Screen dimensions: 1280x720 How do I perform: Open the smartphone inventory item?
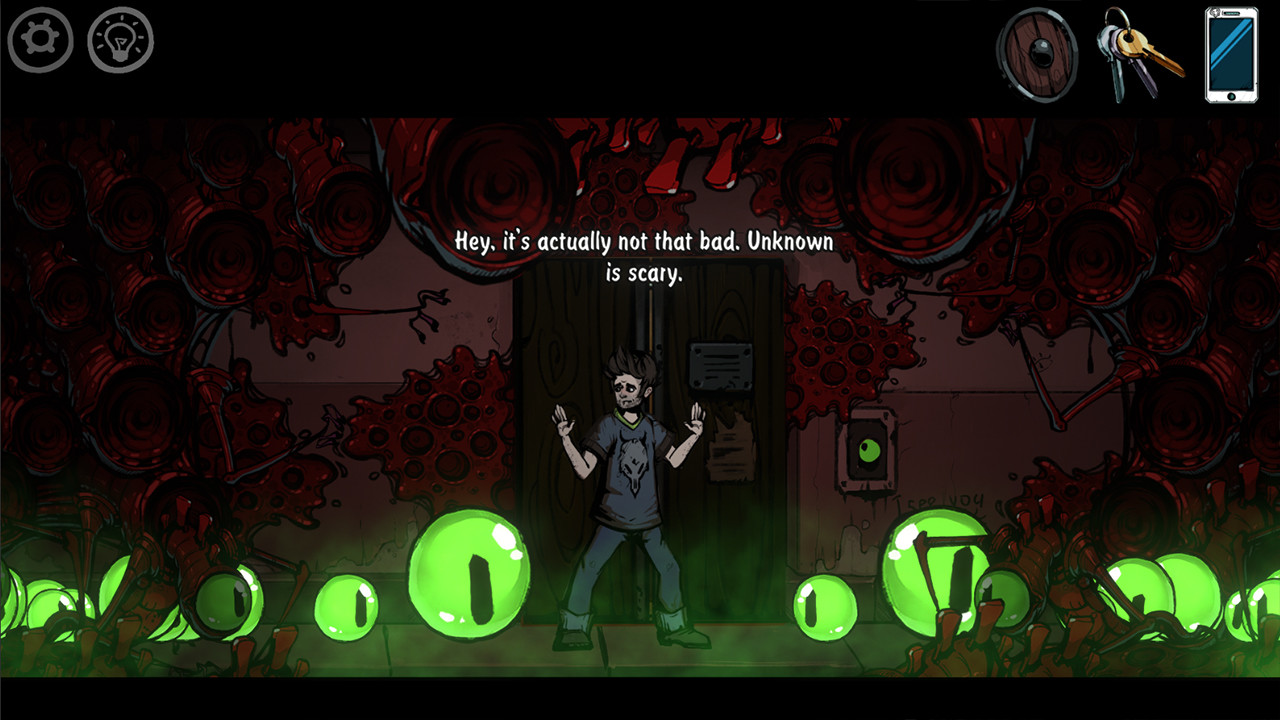(1231, 54)
